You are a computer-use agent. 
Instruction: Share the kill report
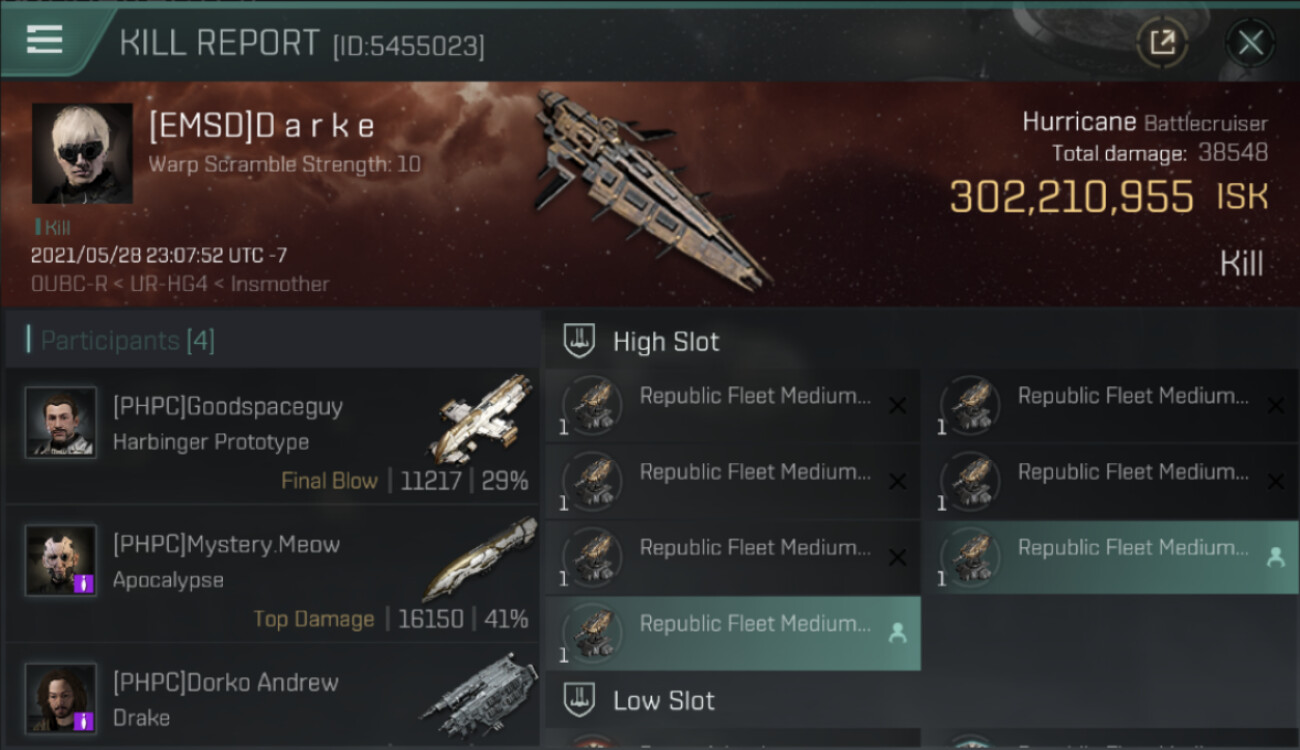click(x=1162, y=43)
